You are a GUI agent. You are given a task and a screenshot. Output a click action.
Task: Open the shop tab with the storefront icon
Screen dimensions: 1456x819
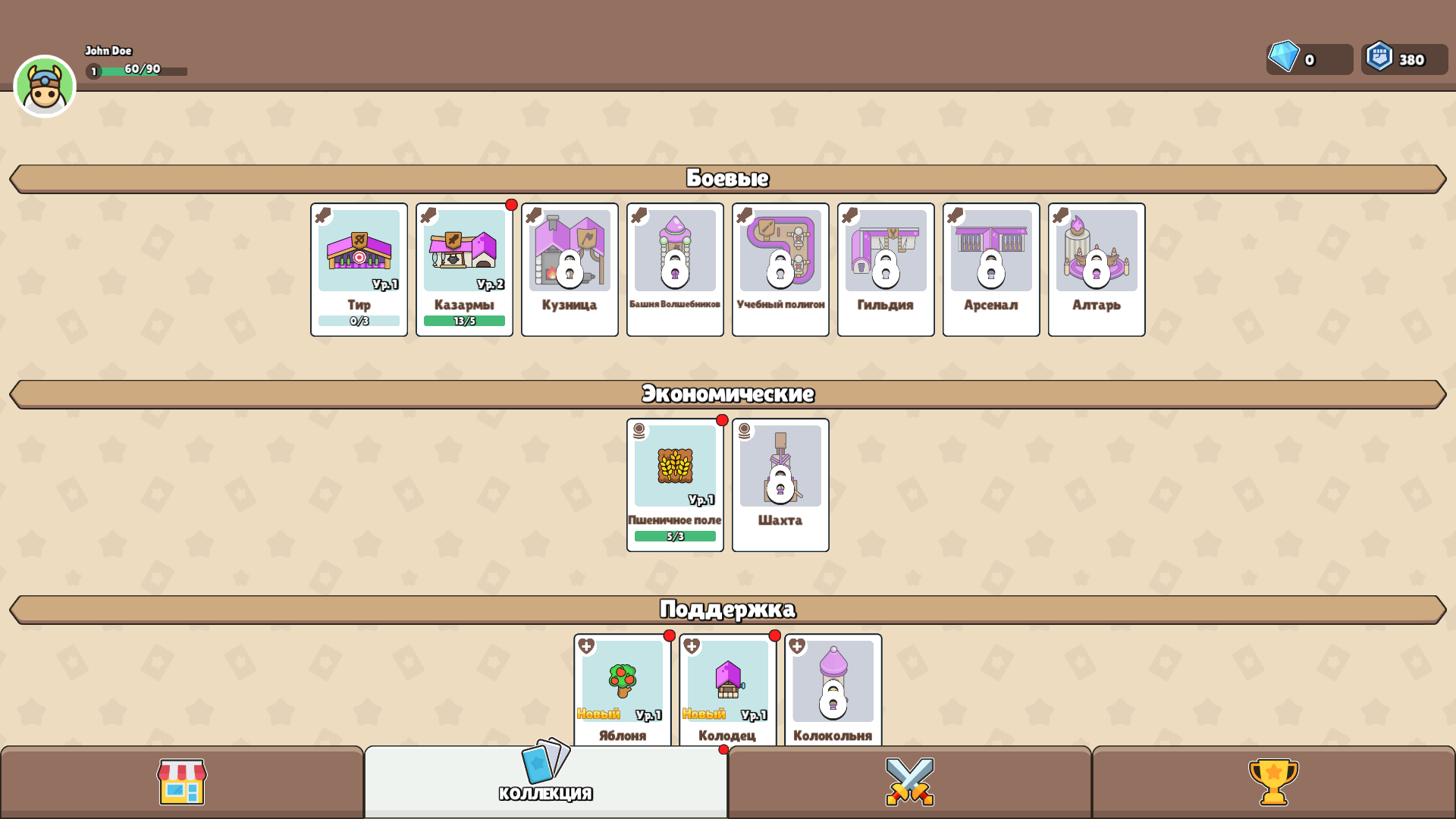(x=181, y=783)
